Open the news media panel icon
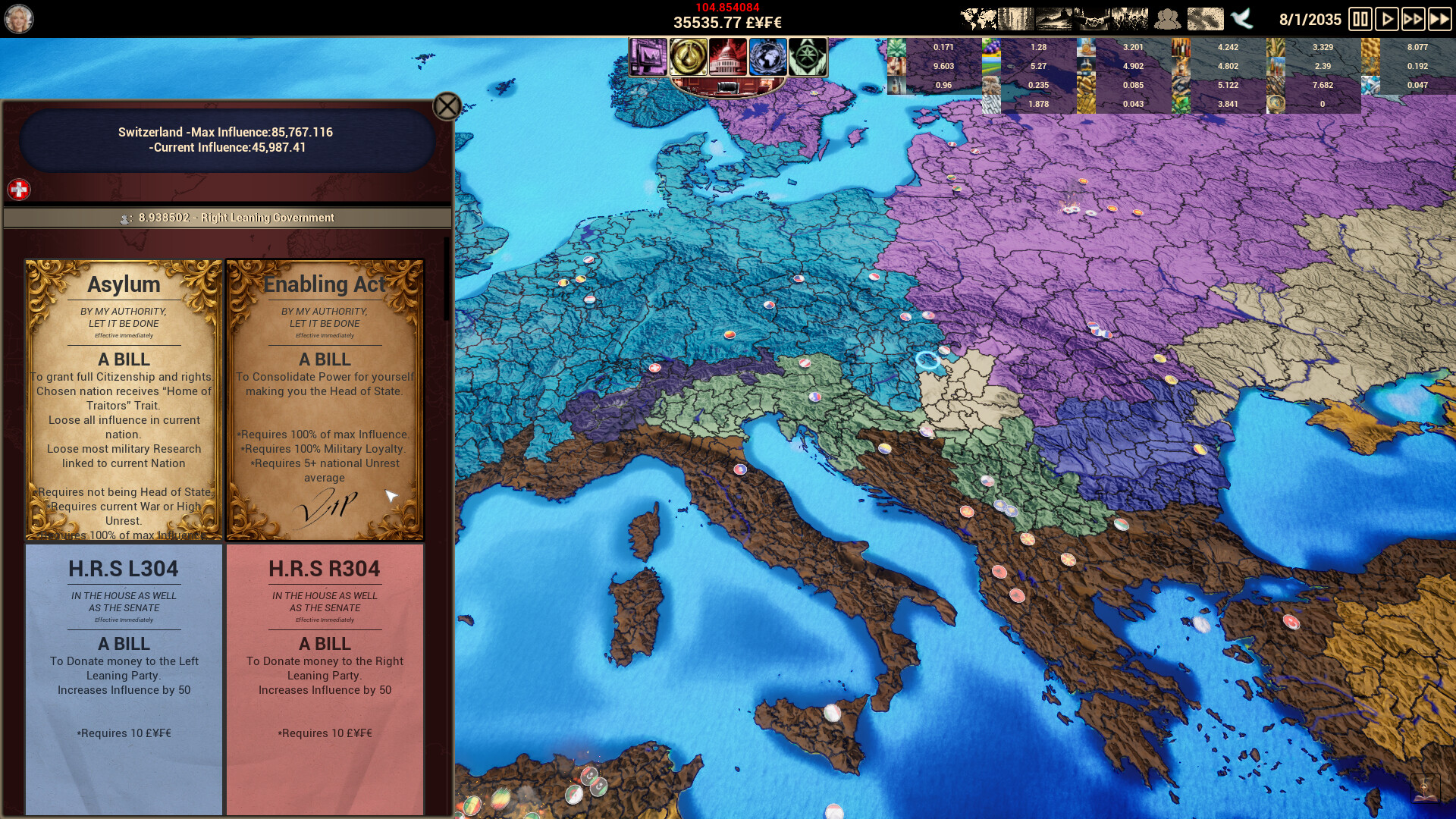The image size is (1456, 819). click(649, 58)
